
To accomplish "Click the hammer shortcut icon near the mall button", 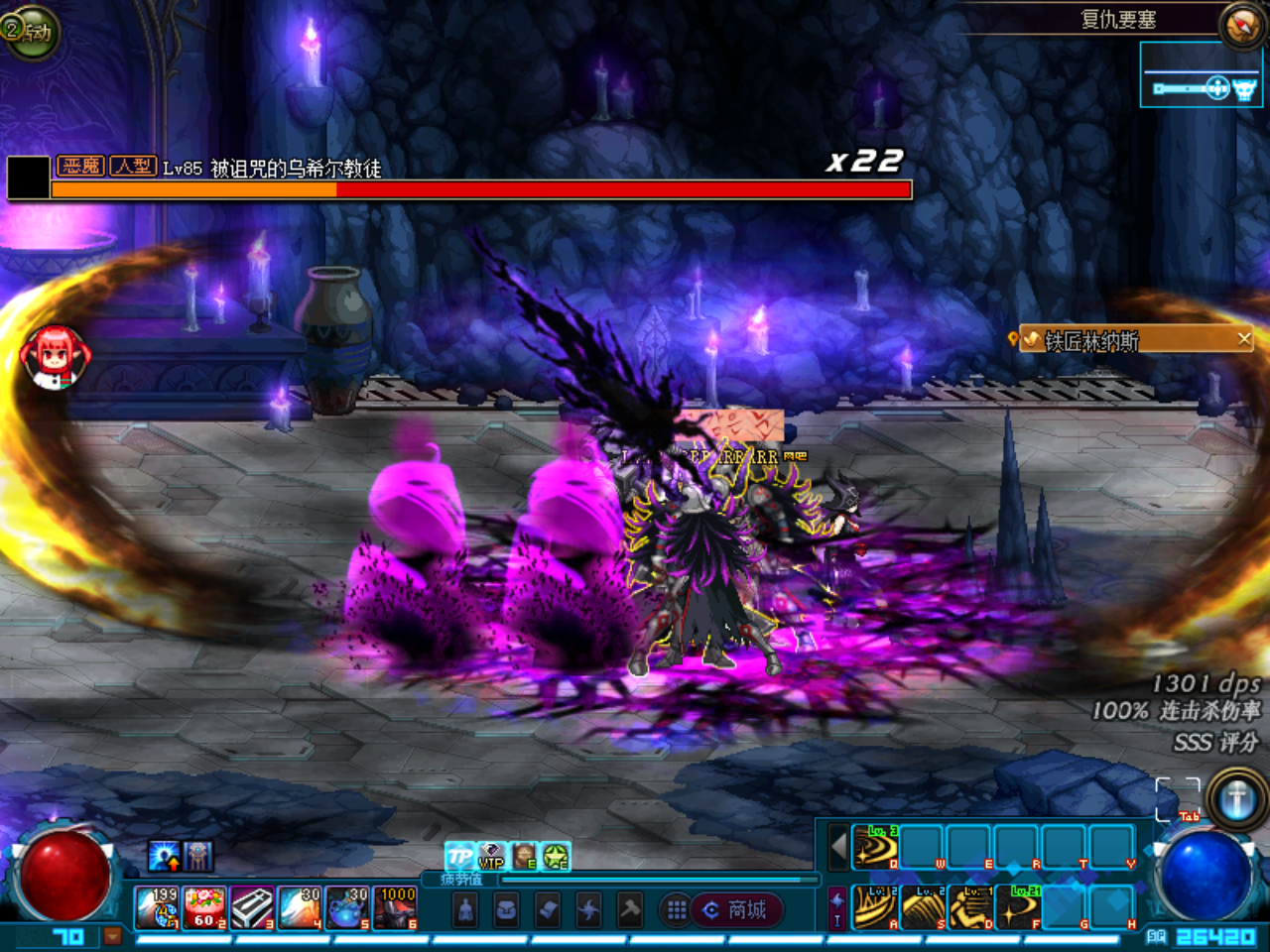I will 631,908.
